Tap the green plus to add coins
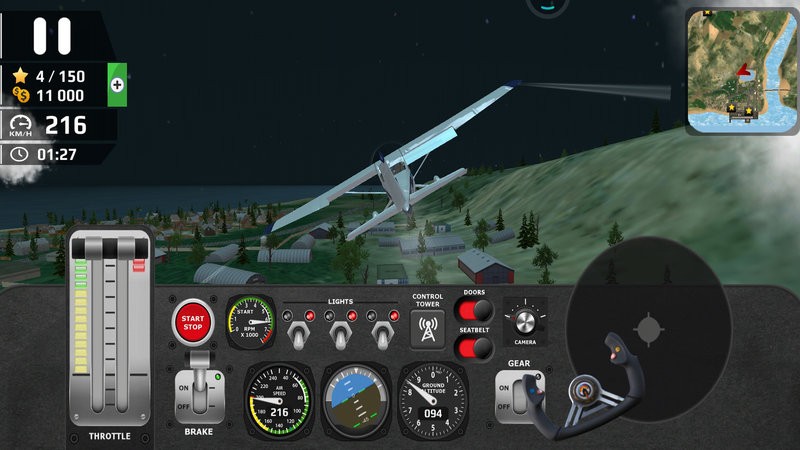The image size is (800, 450). (117, 85)
